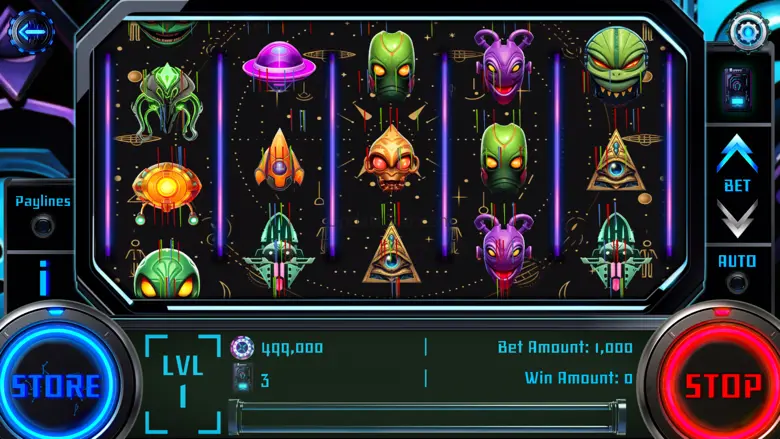Open the STORE
The image size is (780, 439).
(x=56, y=384)
